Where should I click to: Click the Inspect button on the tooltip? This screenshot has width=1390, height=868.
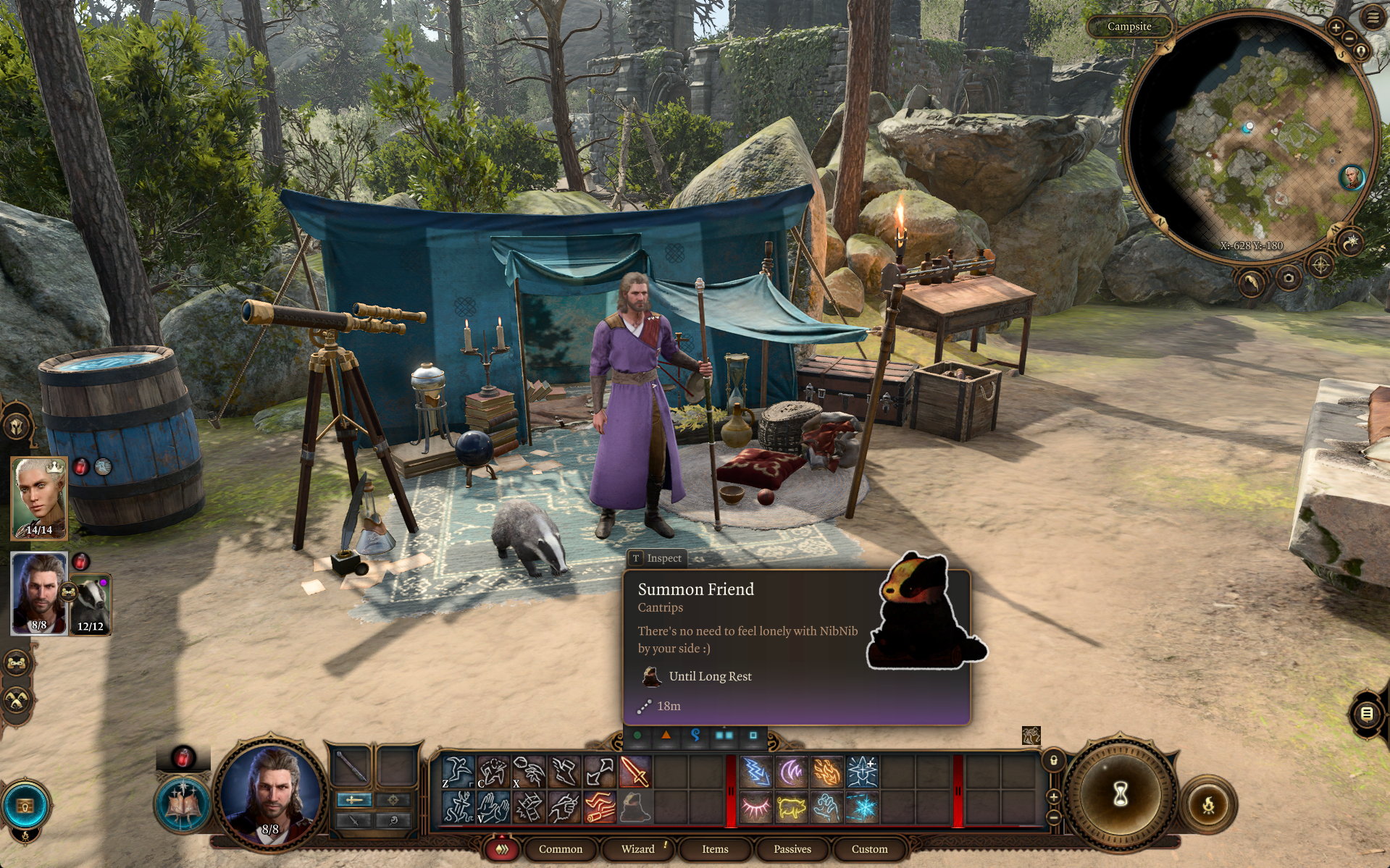click(x=656, y=558)
